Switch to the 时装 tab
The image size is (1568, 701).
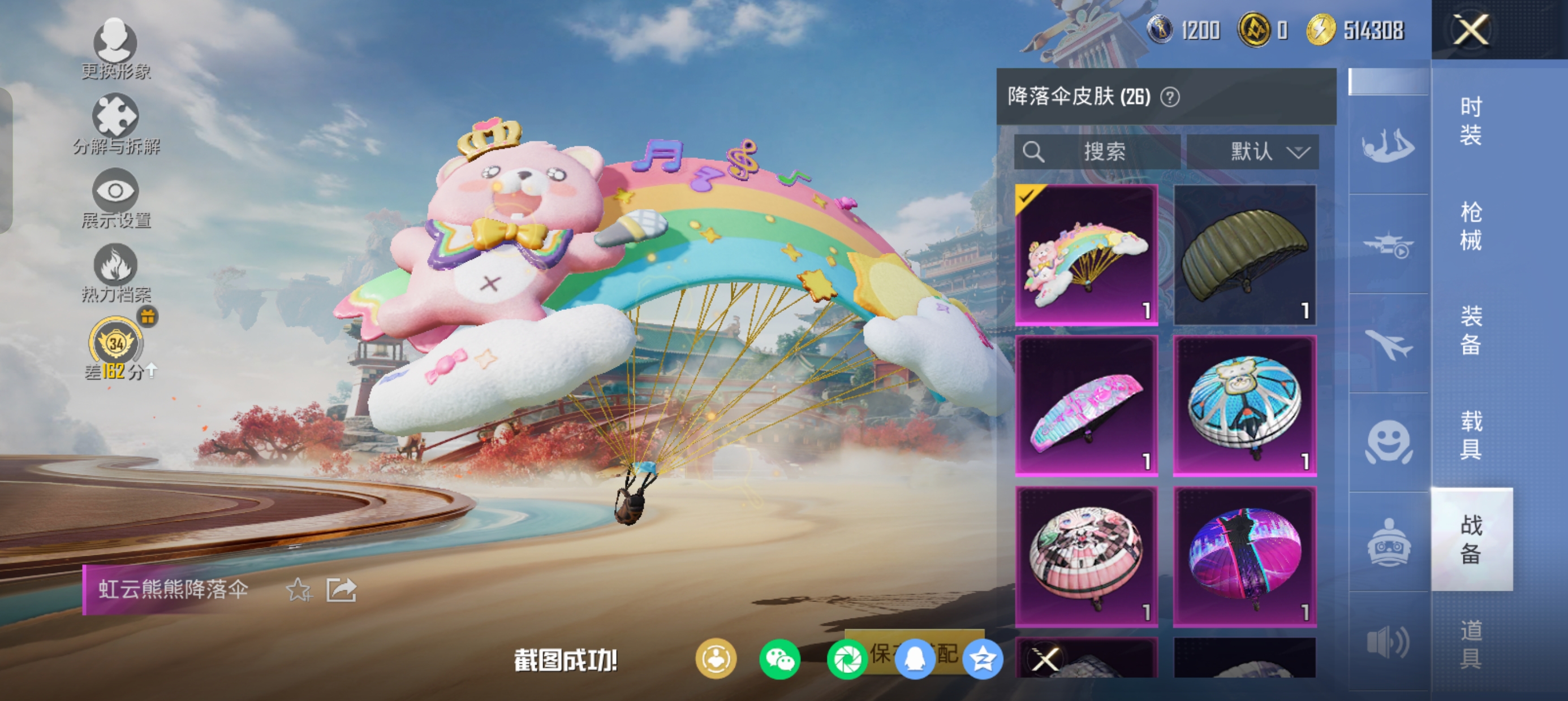tap(1471, 120)
